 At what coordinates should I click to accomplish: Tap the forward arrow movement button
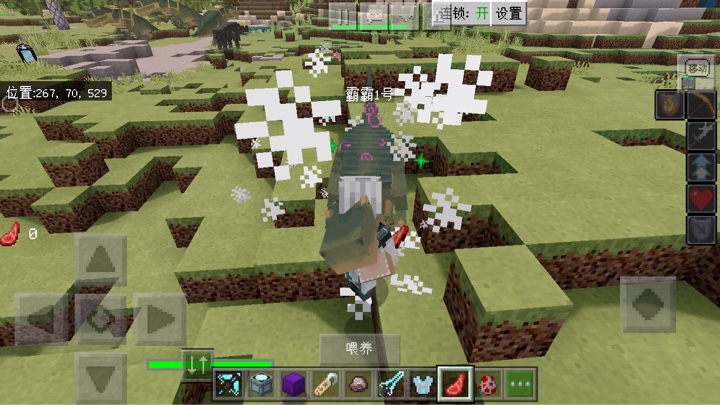[101, 261]
